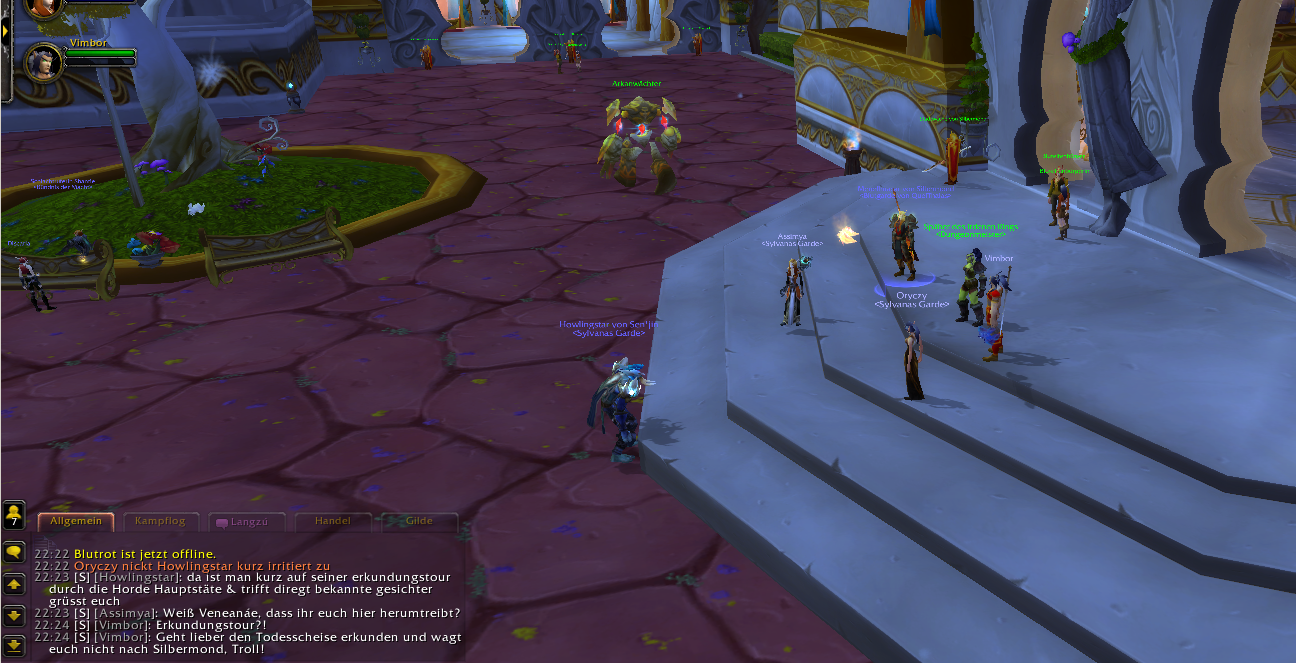1296x663 pixels.
Task: Show the Handel chat tab
Action: click(332, 521)
